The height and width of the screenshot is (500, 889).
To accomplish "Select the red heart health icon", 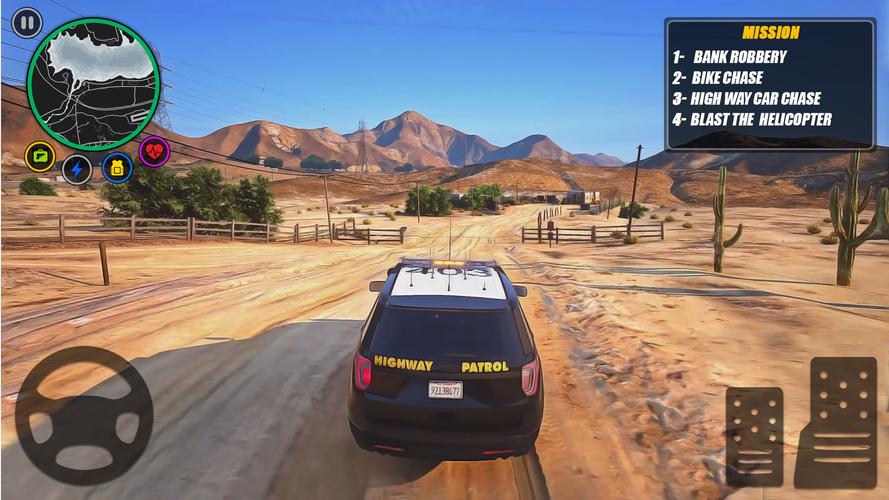I will tap(154, 151).
